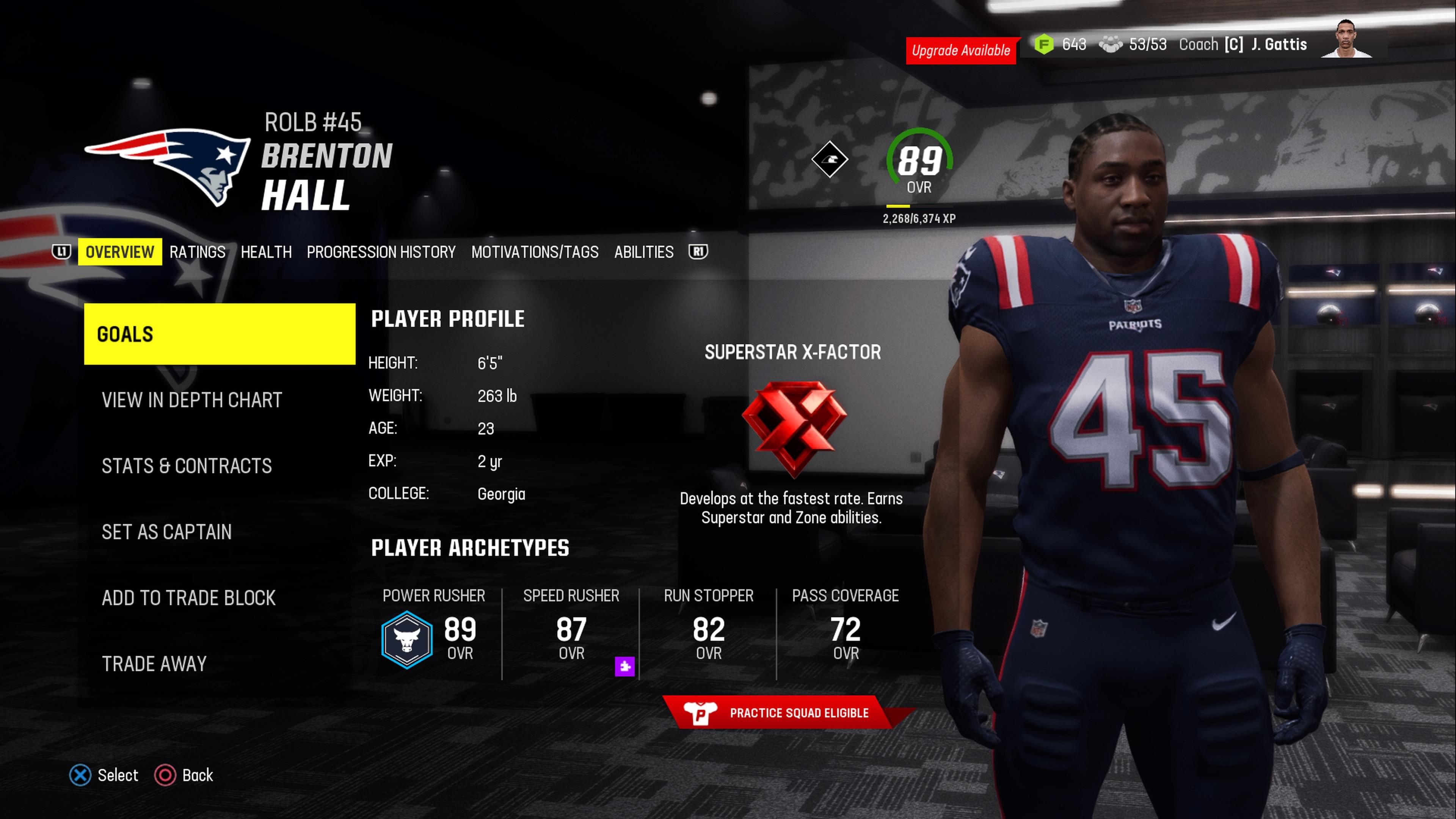This screenshot has height=819, width=1456.
Task: Switch to the Abilities tab
Action: pyautogui.click(x=644, y=252)
